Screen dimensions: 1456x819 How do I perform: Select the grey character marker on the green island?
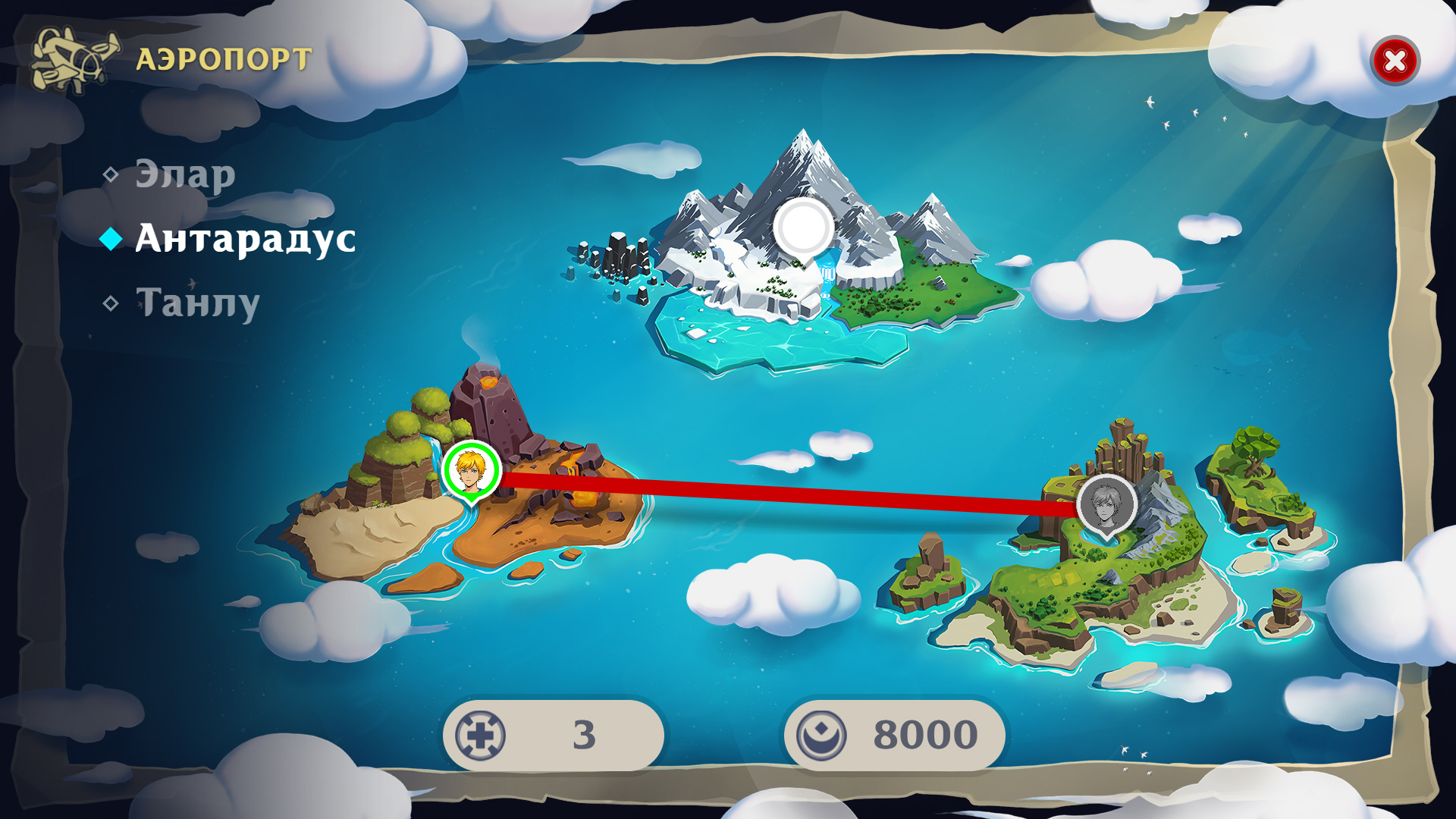point(1106,504)
